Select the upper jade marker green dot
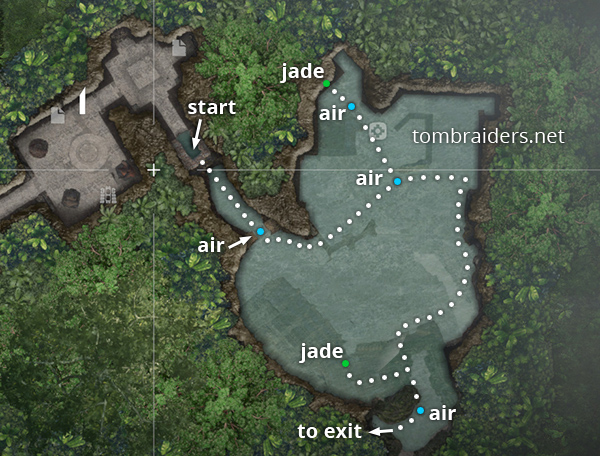This screenshot has height=456, width=600. (x=327, y=84)
